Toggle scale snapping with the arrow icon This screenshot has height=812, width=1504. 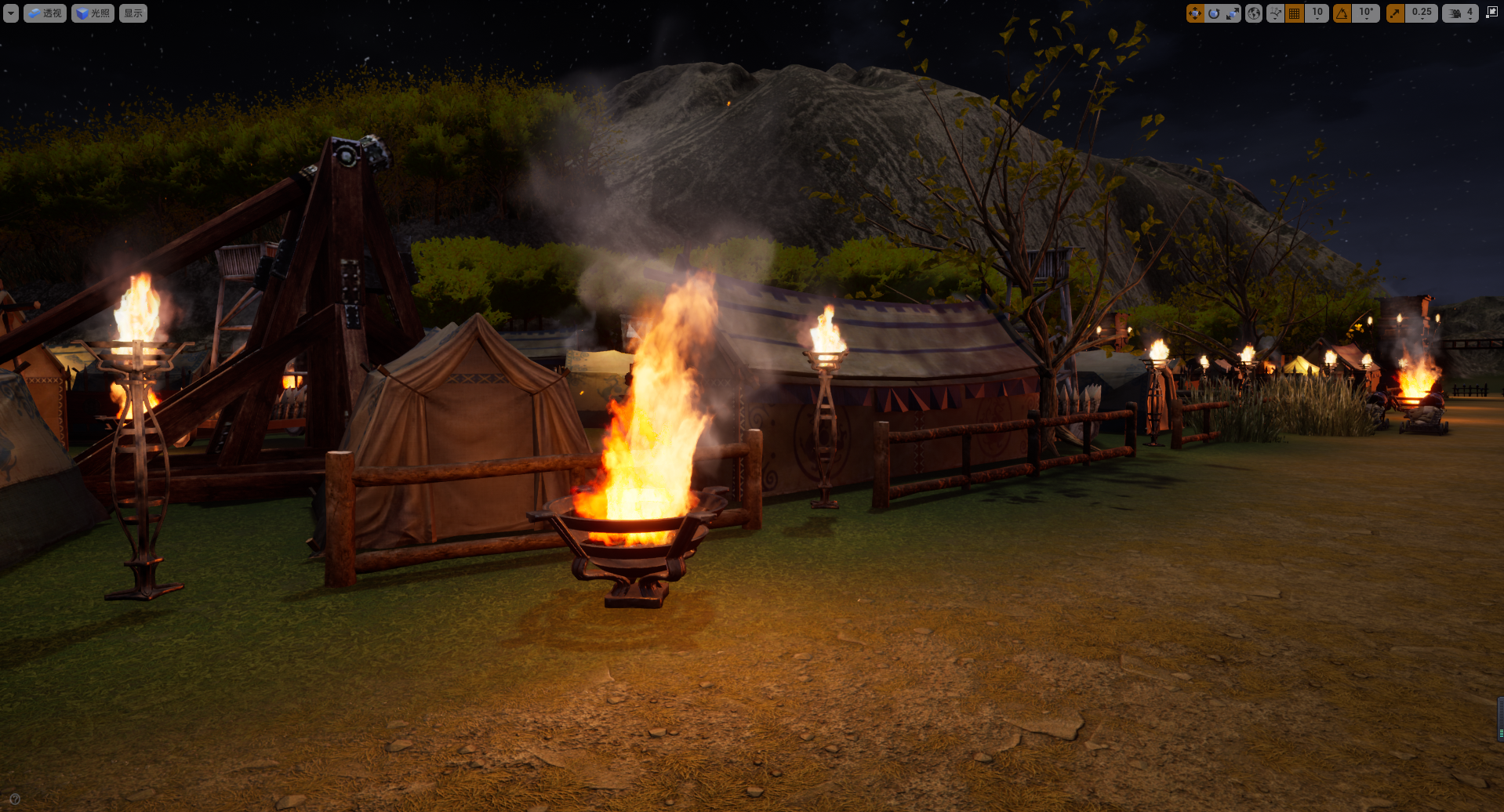1396,13
